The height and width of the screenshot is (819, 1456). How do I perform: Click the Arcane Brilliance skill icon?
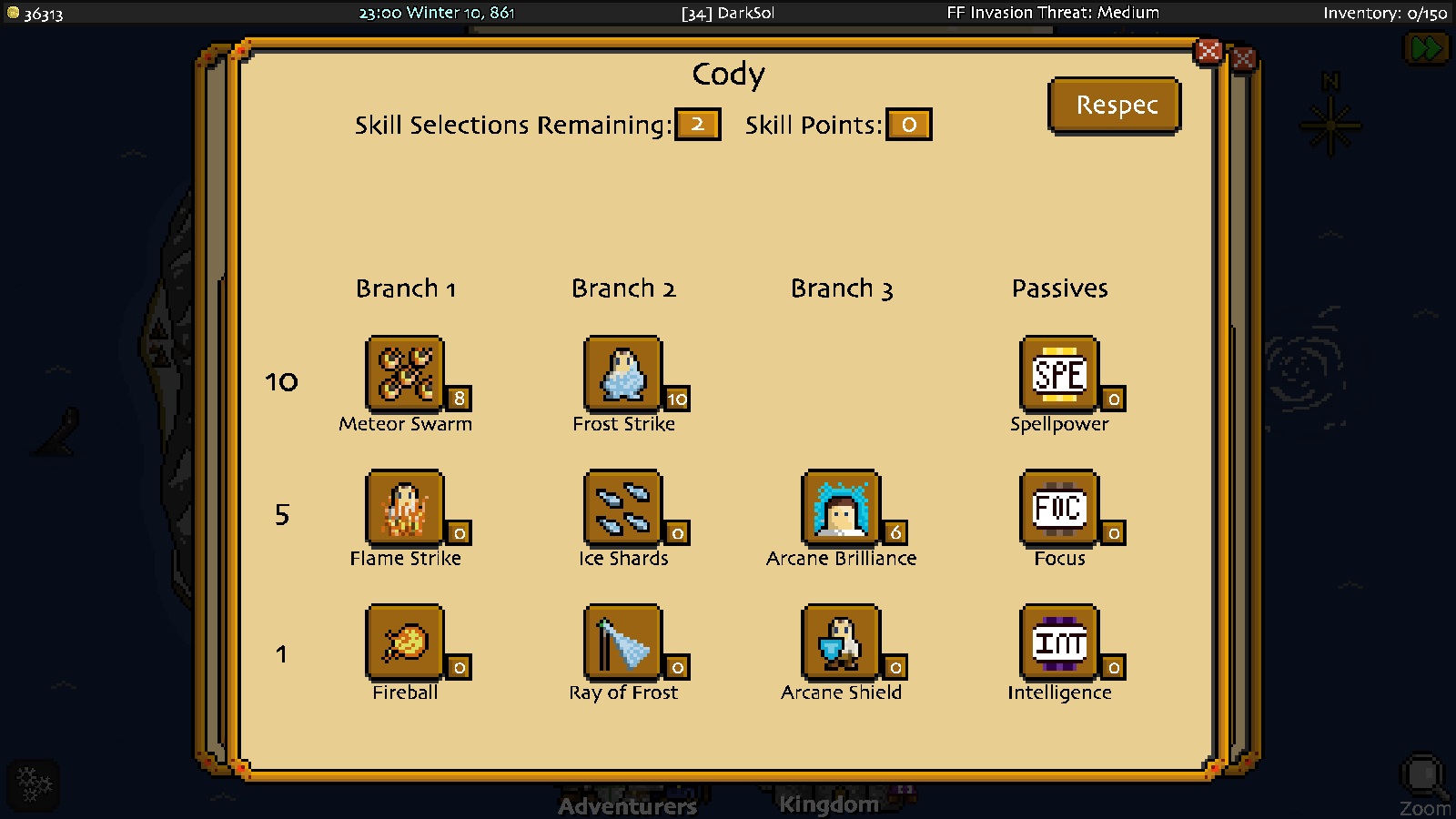(x=841, y=507)
